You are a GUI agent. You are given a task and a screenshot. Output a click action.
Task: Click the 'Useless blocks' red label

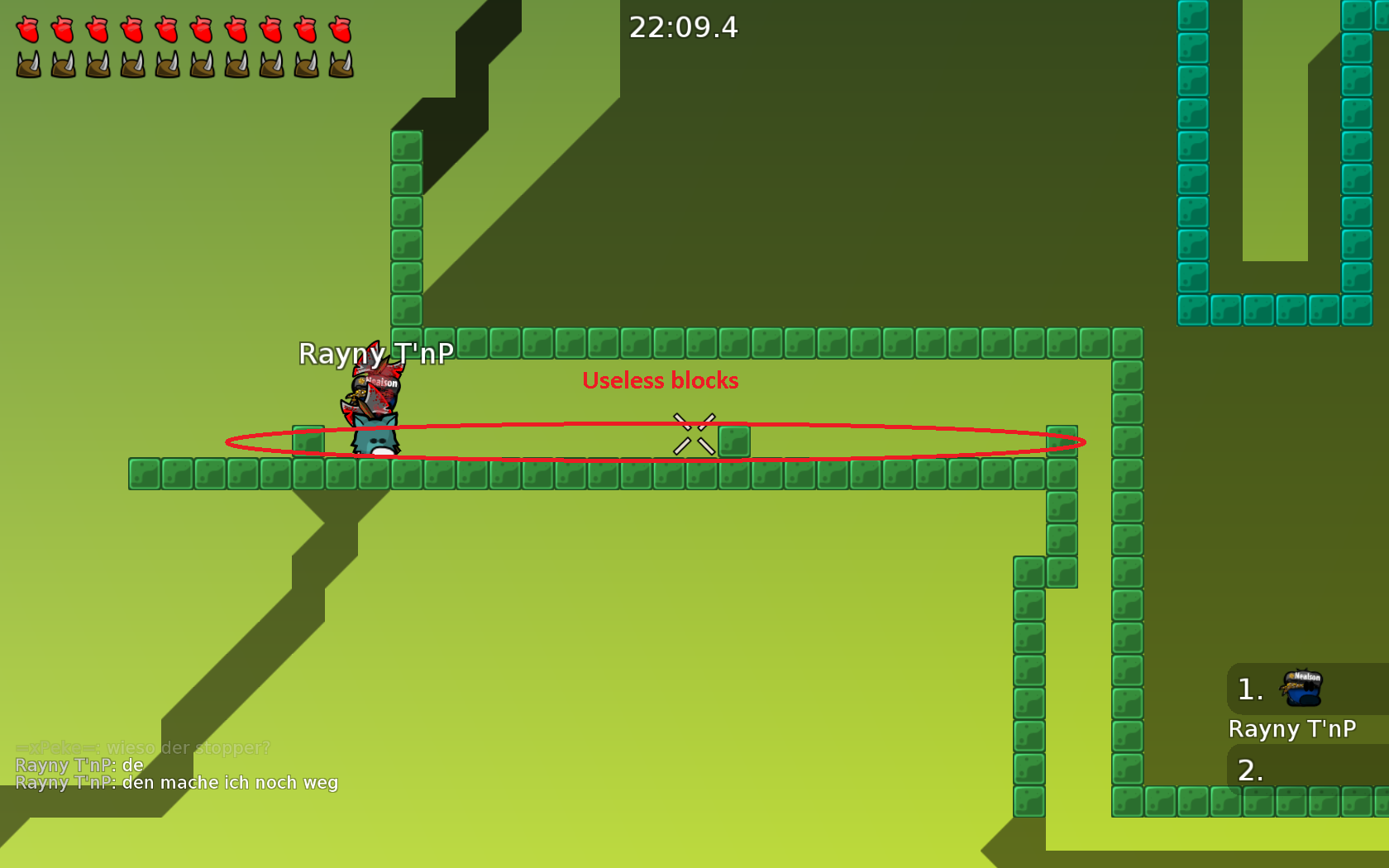(661, 381)
